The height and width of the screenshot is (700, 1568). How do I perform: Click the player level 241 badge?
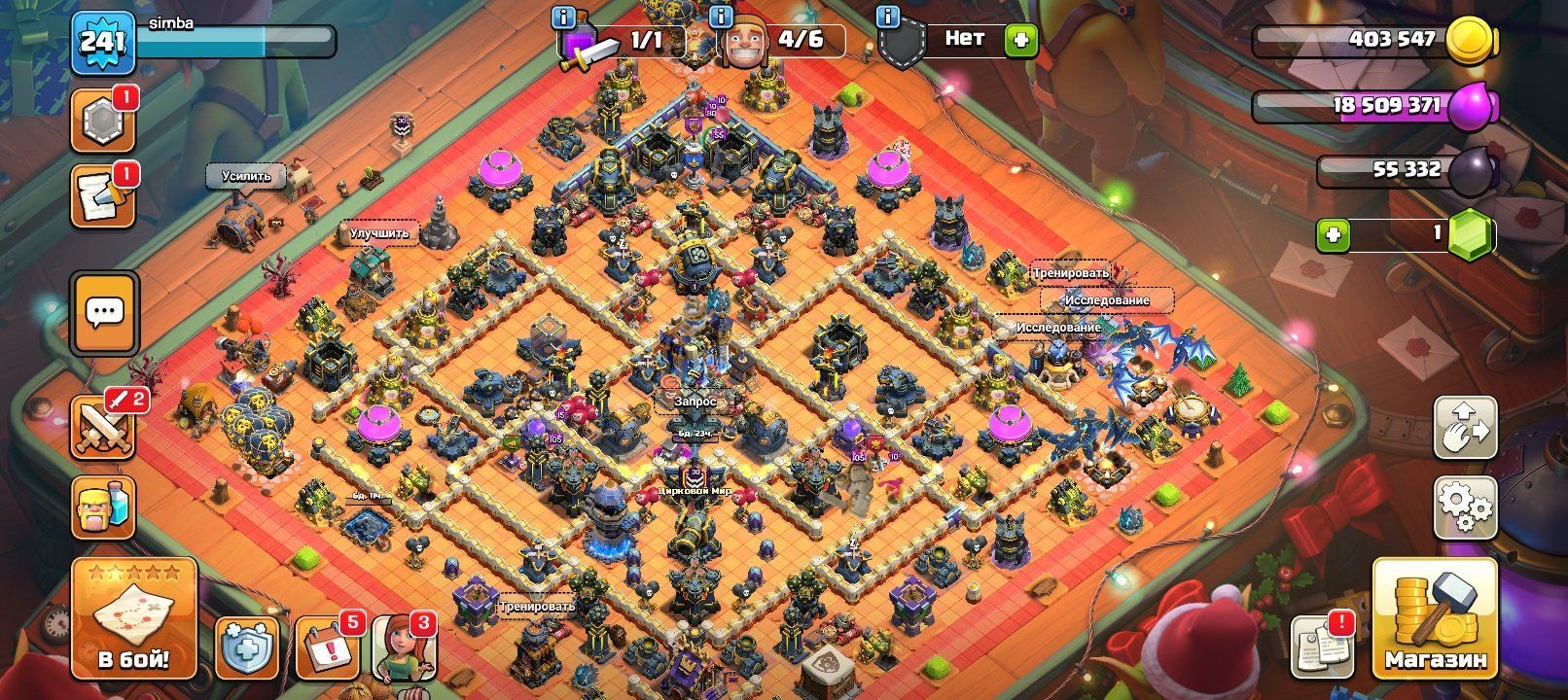(x=102, y=42)
